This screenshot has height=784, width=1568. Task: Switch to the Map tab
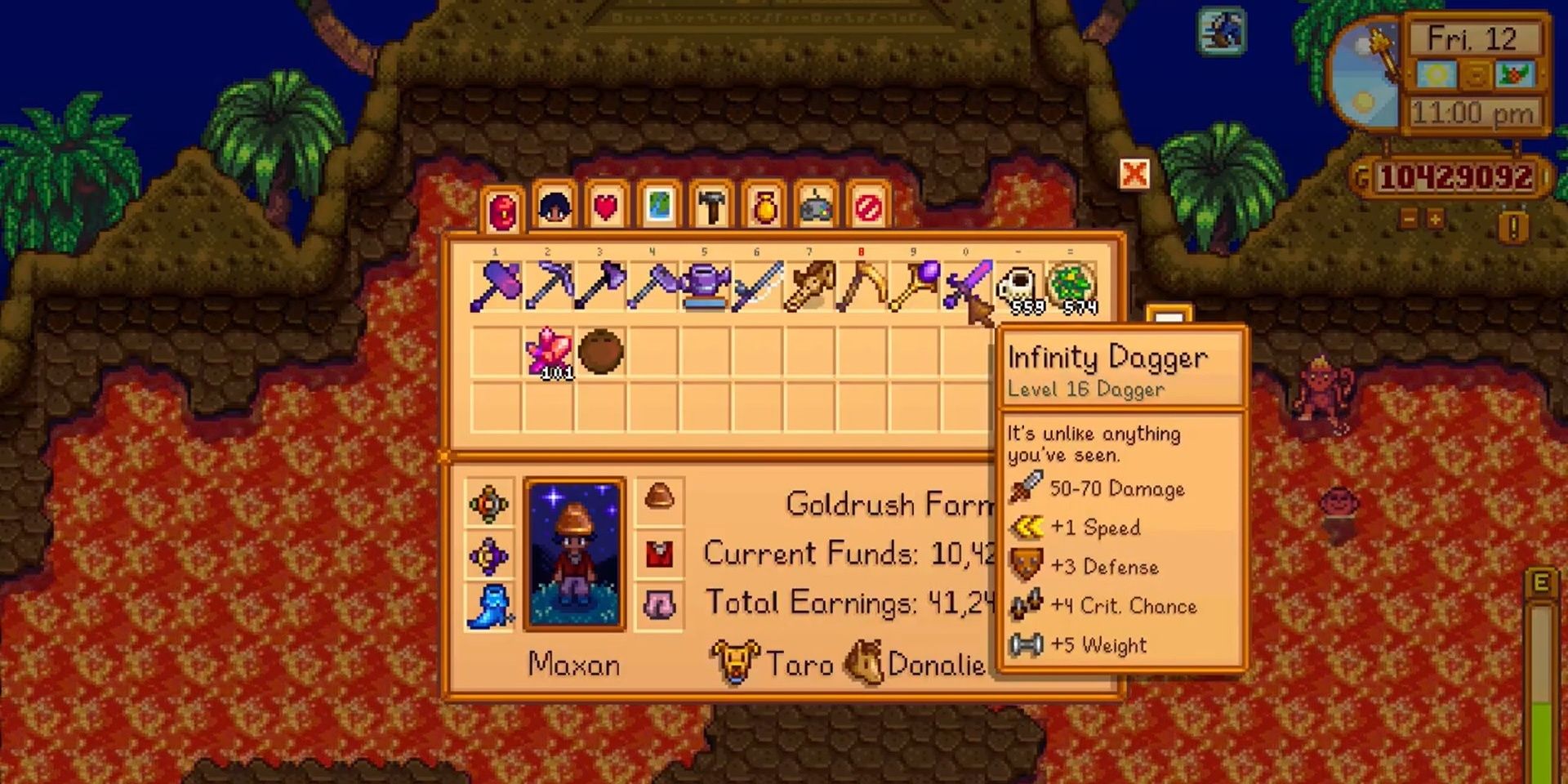(x=659, y=208)
